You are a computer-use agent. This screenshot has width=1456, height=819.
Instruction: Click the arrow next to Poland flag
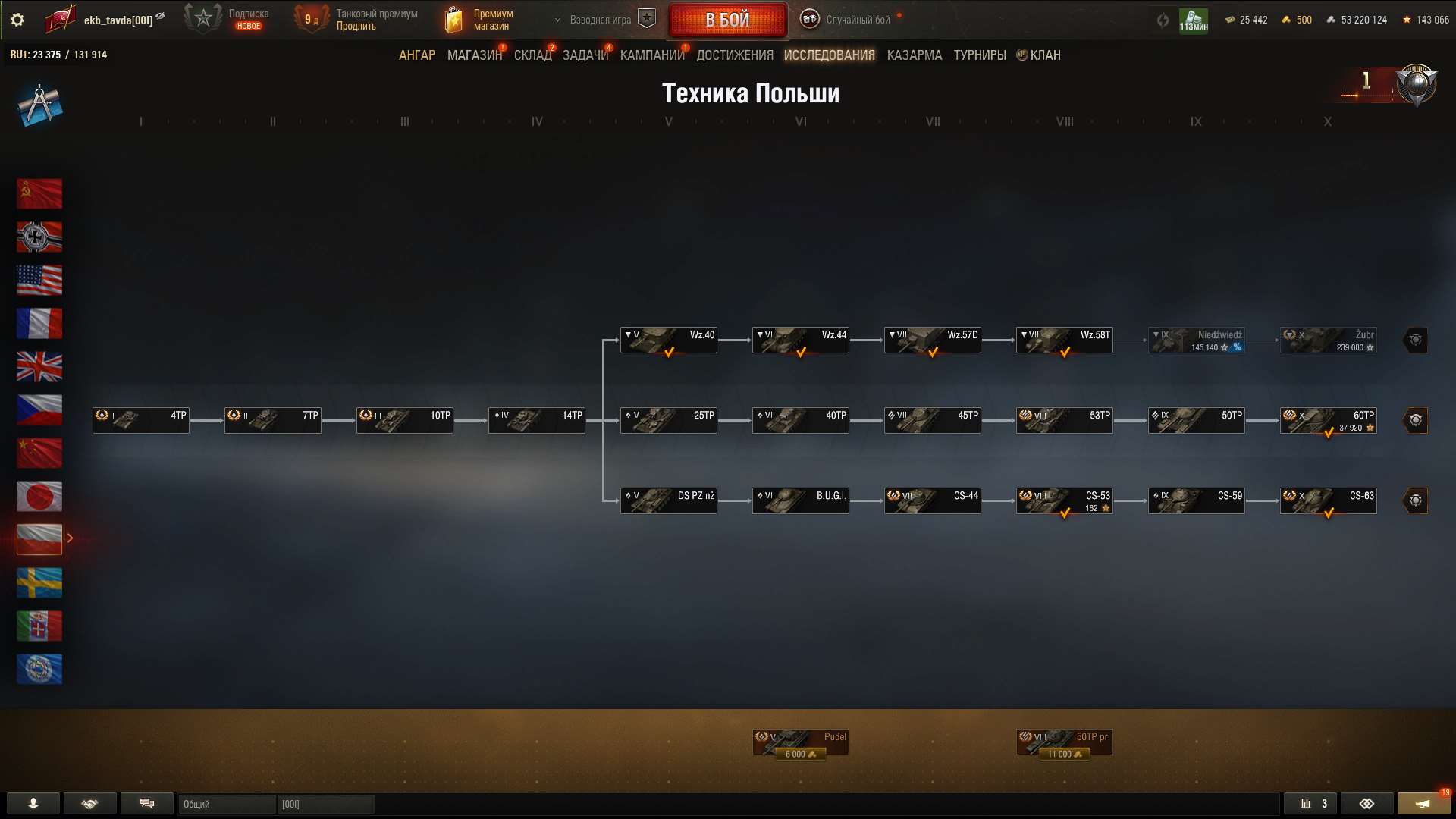pos(71,538)
